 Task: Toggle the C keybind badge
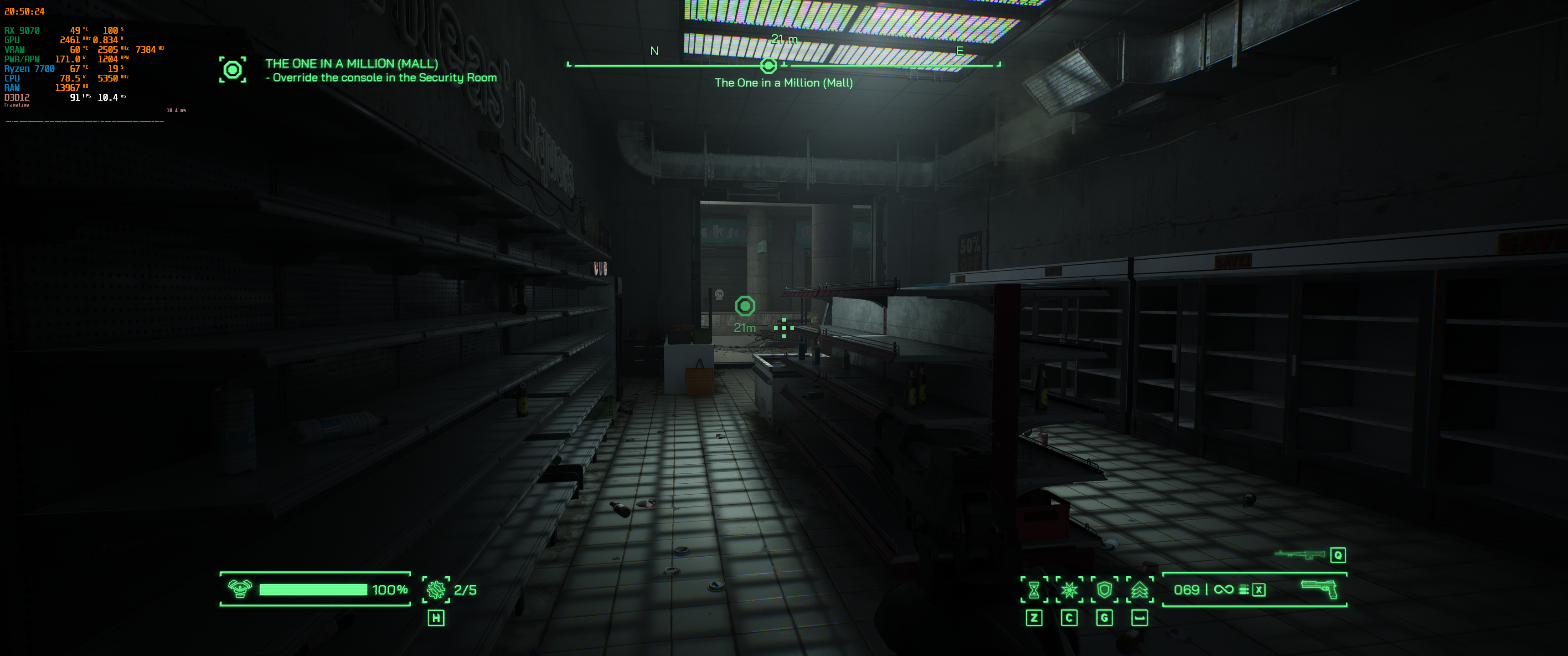point(1069,618)
